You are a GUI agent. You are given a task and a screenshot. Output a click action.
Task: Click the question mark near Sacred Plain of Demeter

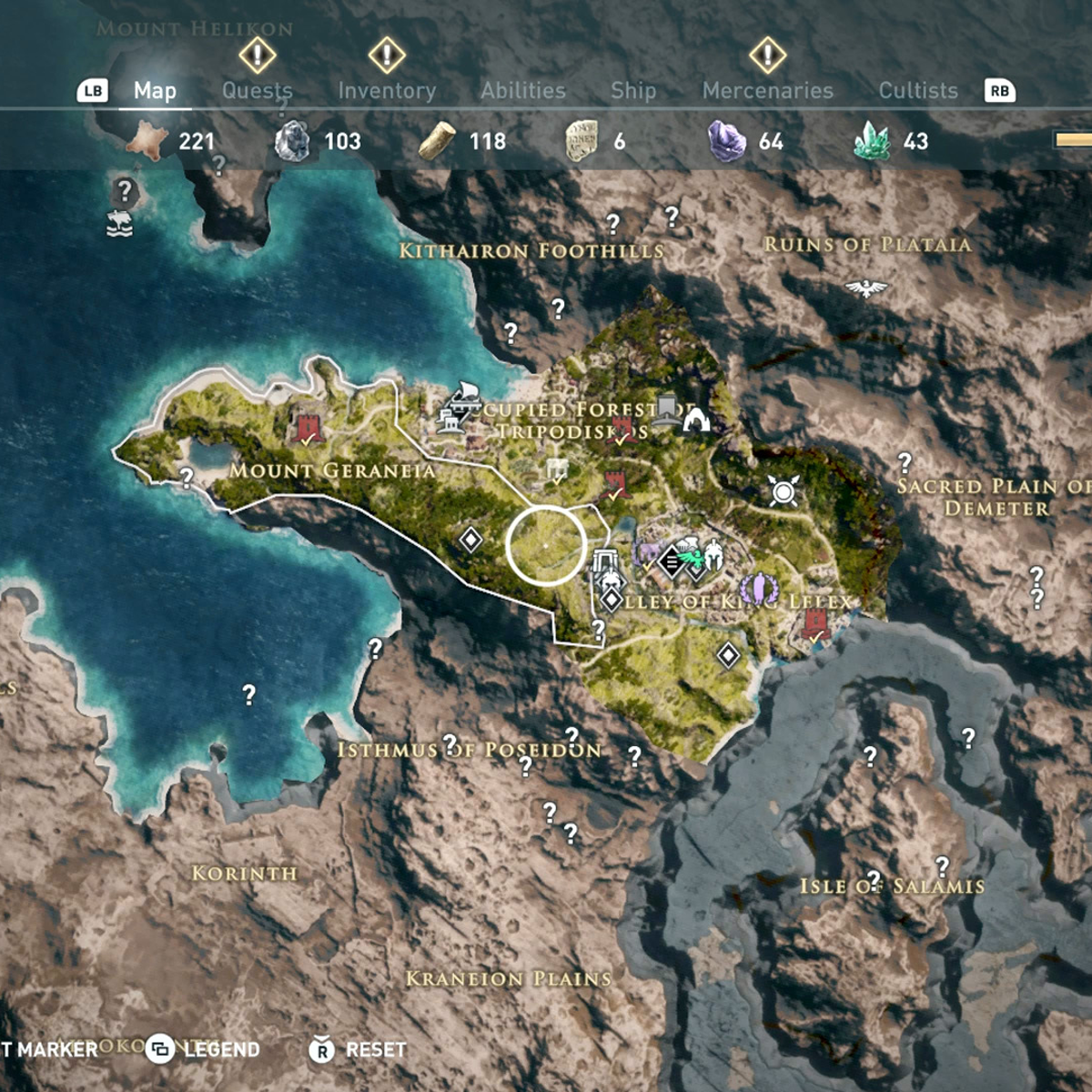coord(905,462)
